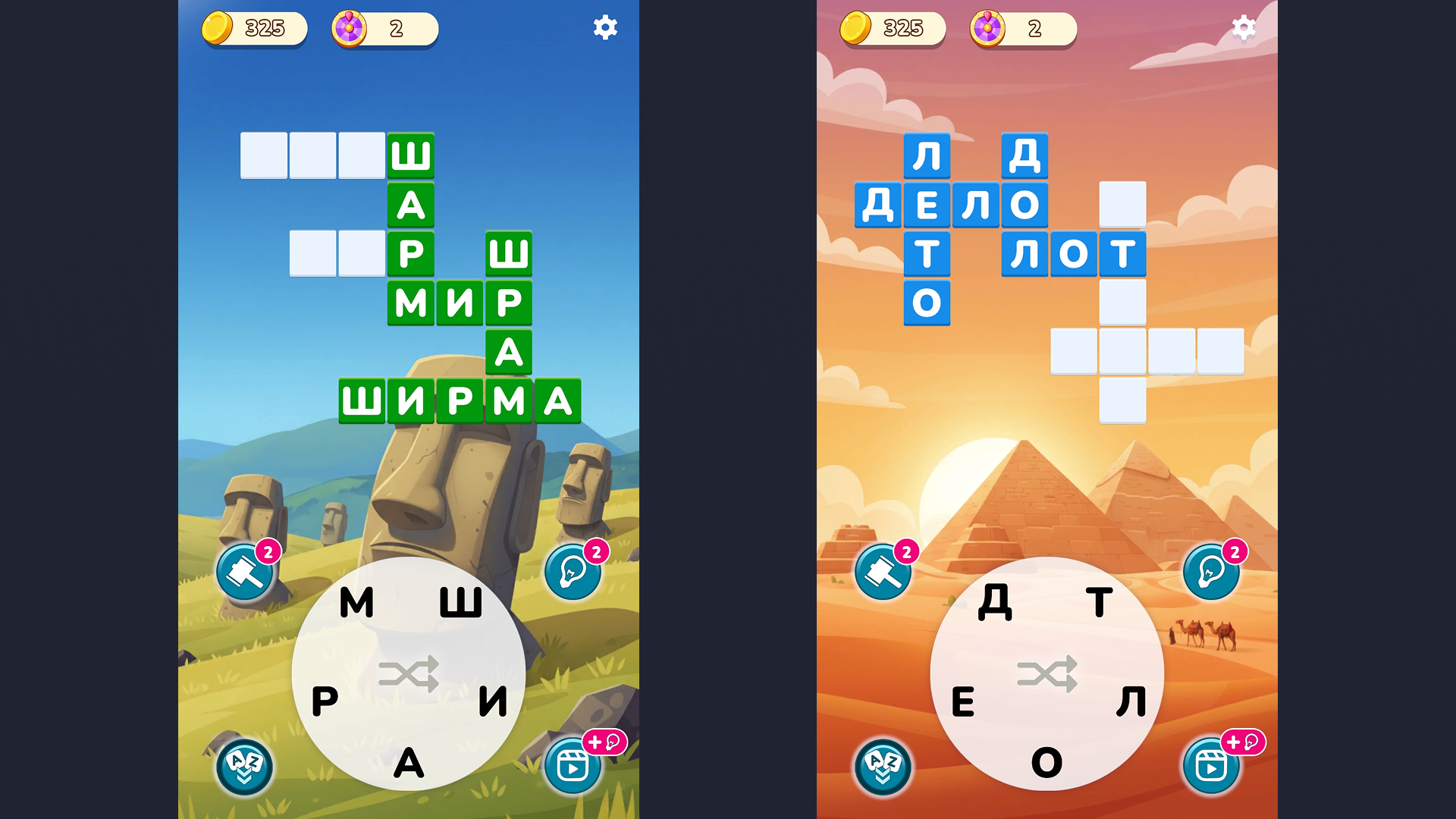
Task: Tap the hint badge counter showing 2 on the right
Action: tap(1235, 550)
